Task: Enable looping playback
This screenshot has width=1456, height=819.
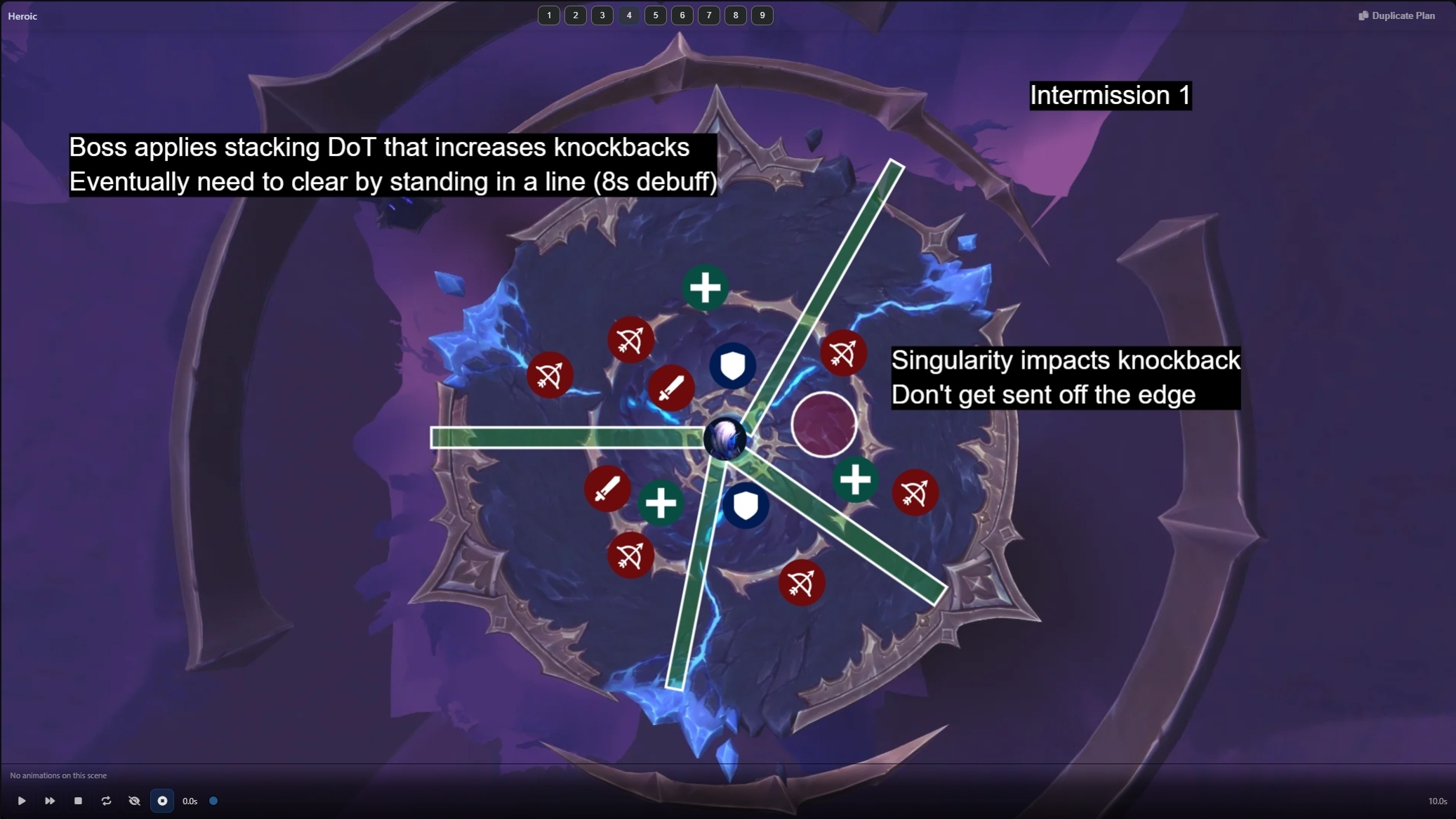Action: (106, 801)
